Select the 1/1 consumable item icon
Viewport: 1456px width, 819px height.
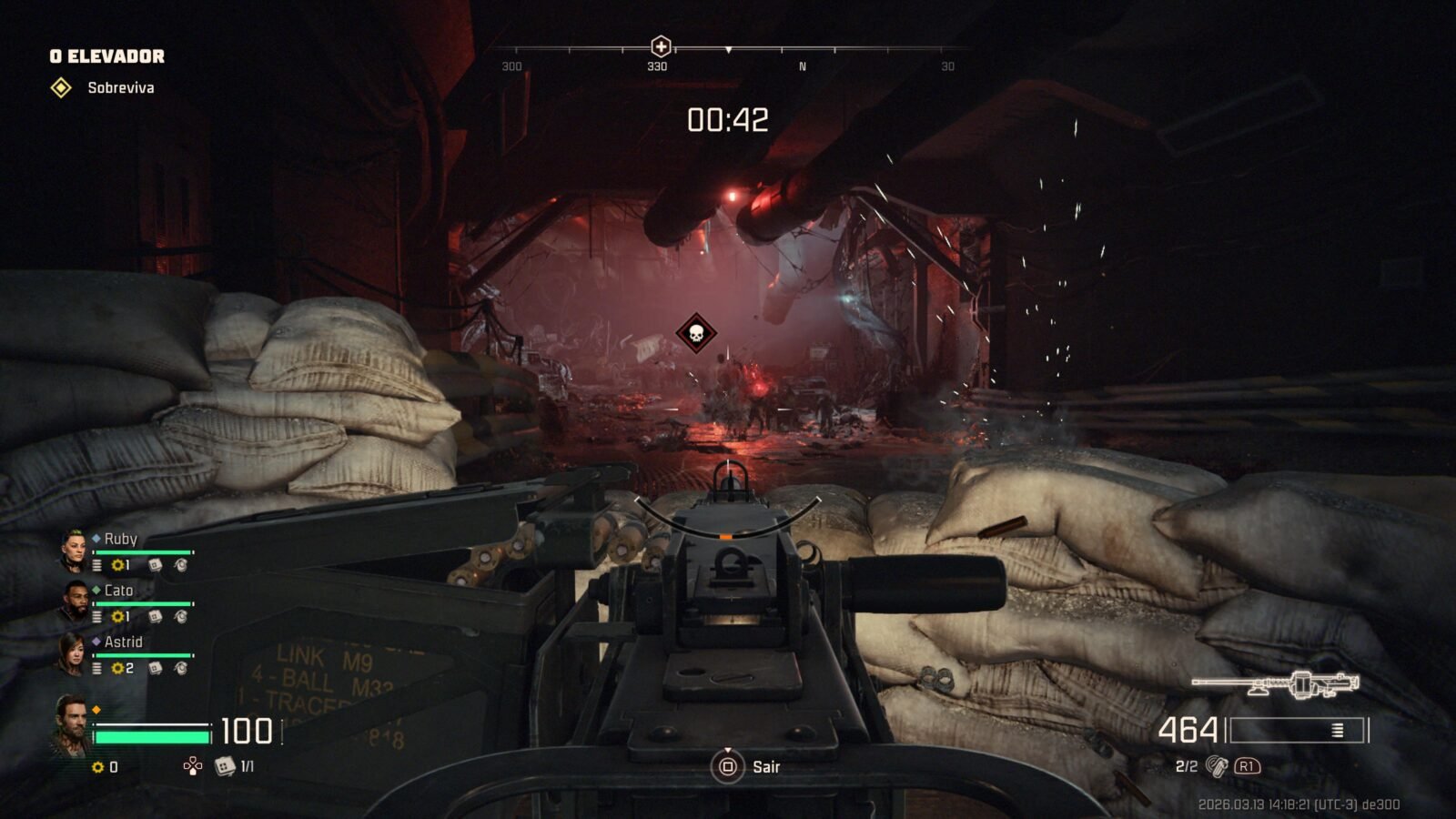click(224, 766)
